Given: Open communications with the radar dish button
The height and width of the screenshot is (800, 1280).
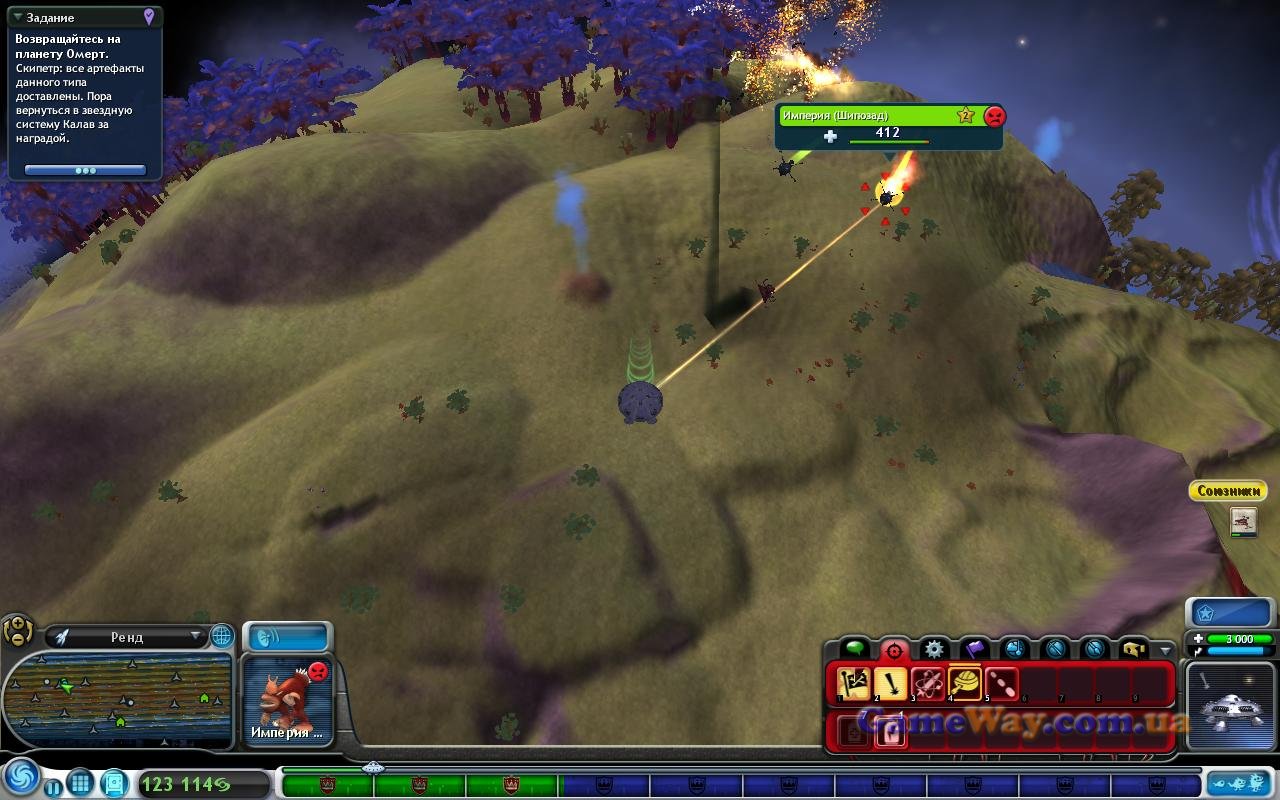Looking at the screenshot, I should point(288,637).
